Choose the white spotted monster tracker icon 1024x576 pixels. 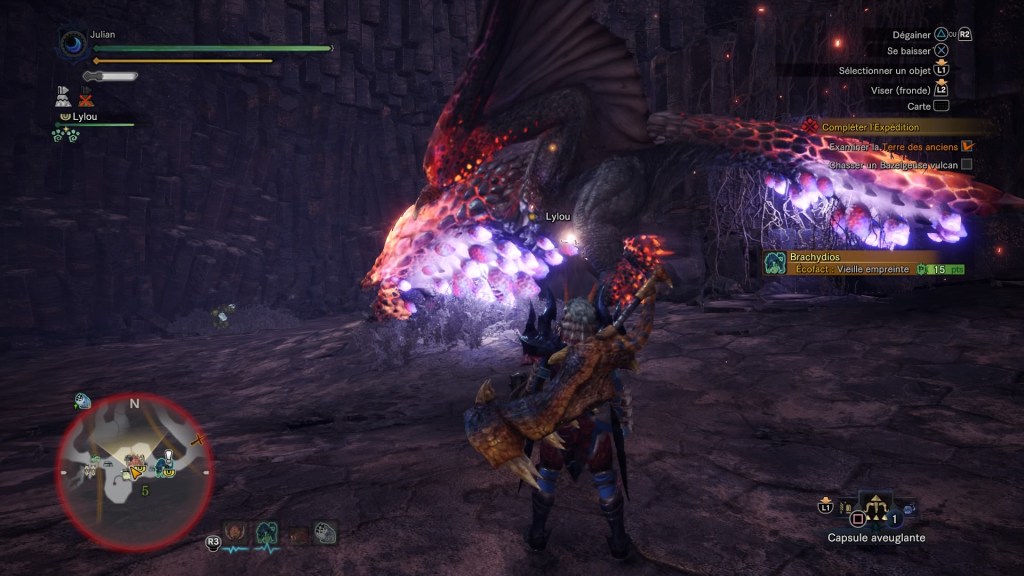(x=326, y=533)
